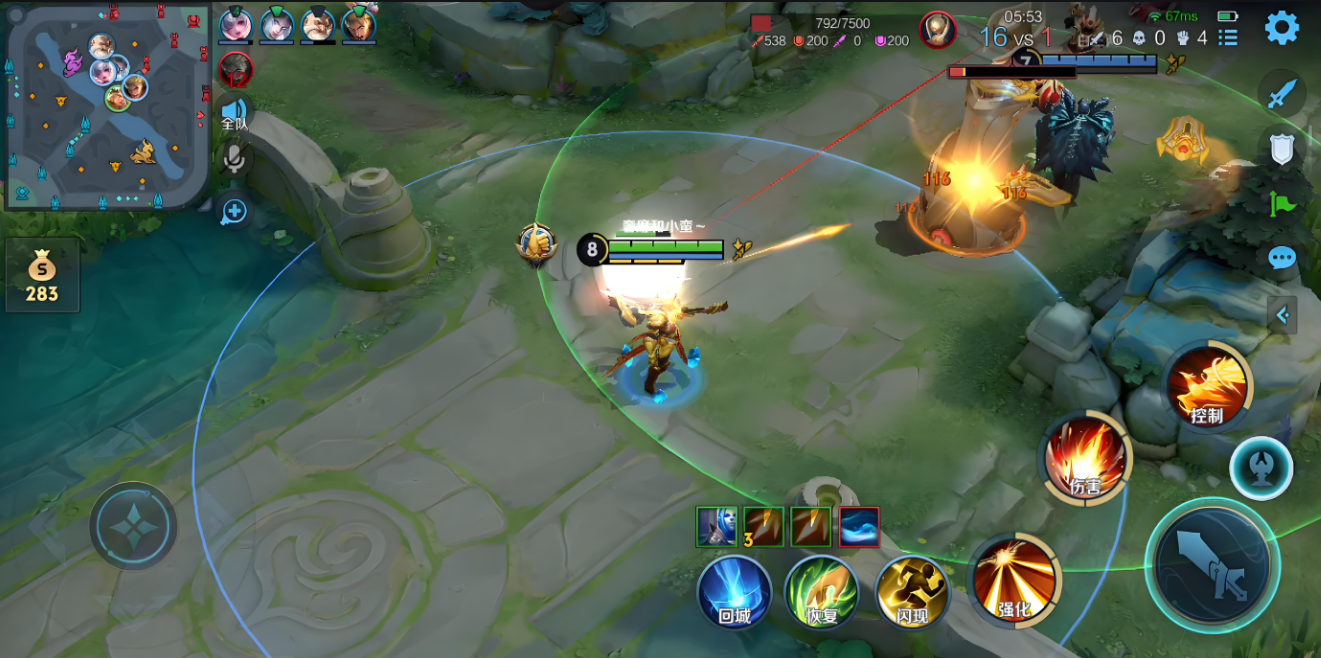
Task: Send the blue sword attack signal
Action: [x=1282, y=95]
